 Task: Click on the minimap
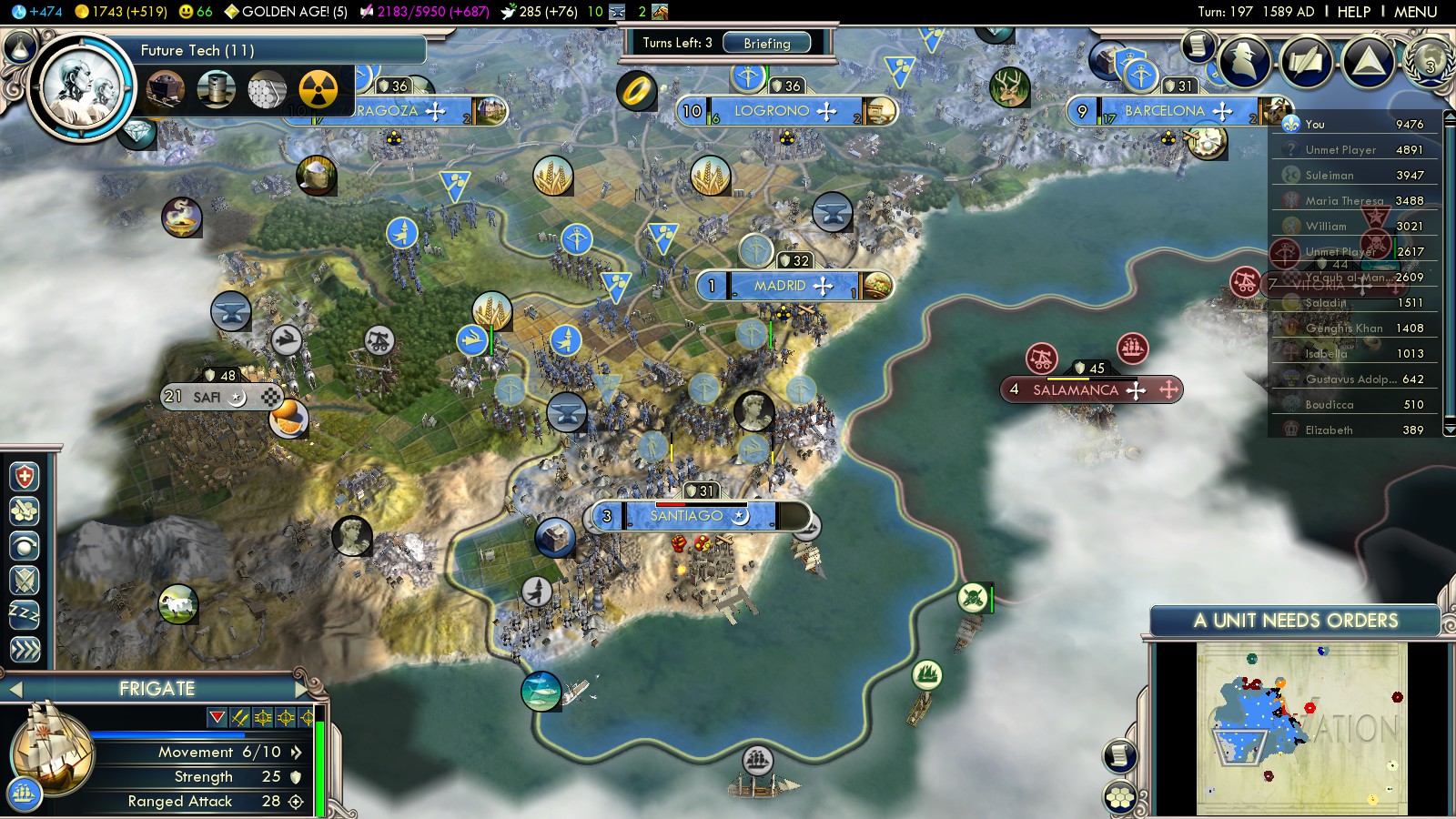1301,728
